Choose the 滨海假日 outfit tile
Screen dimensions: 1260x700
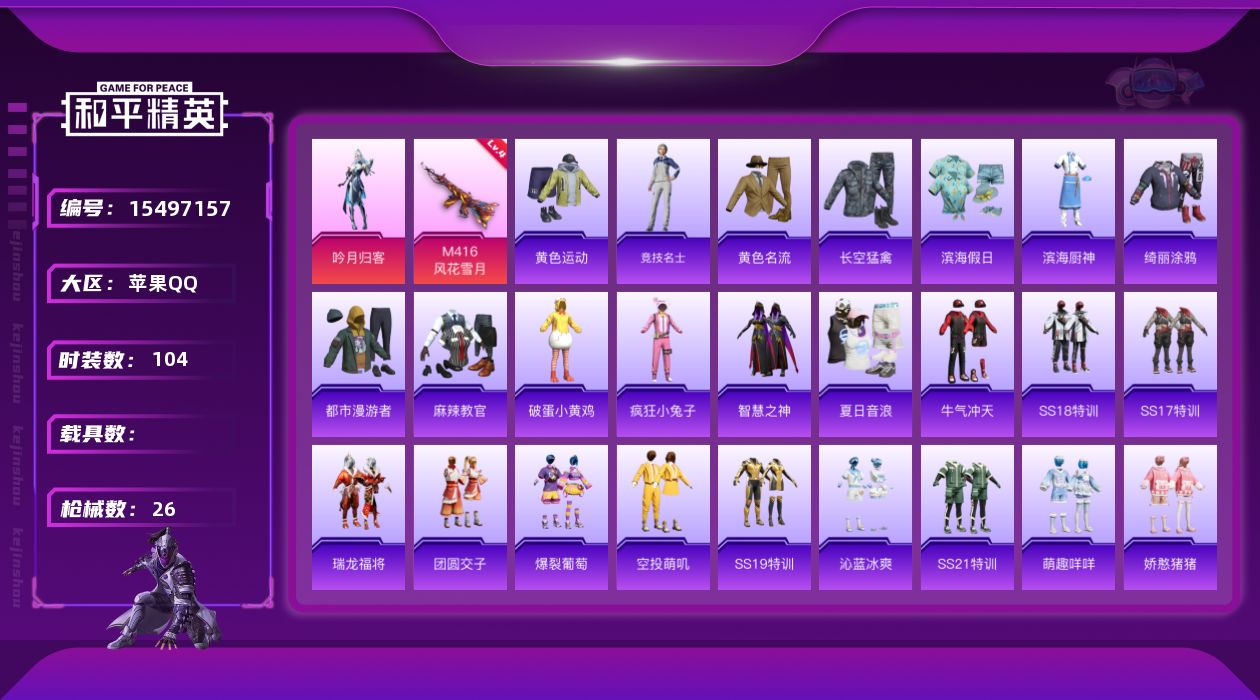[x=967, y=210]
